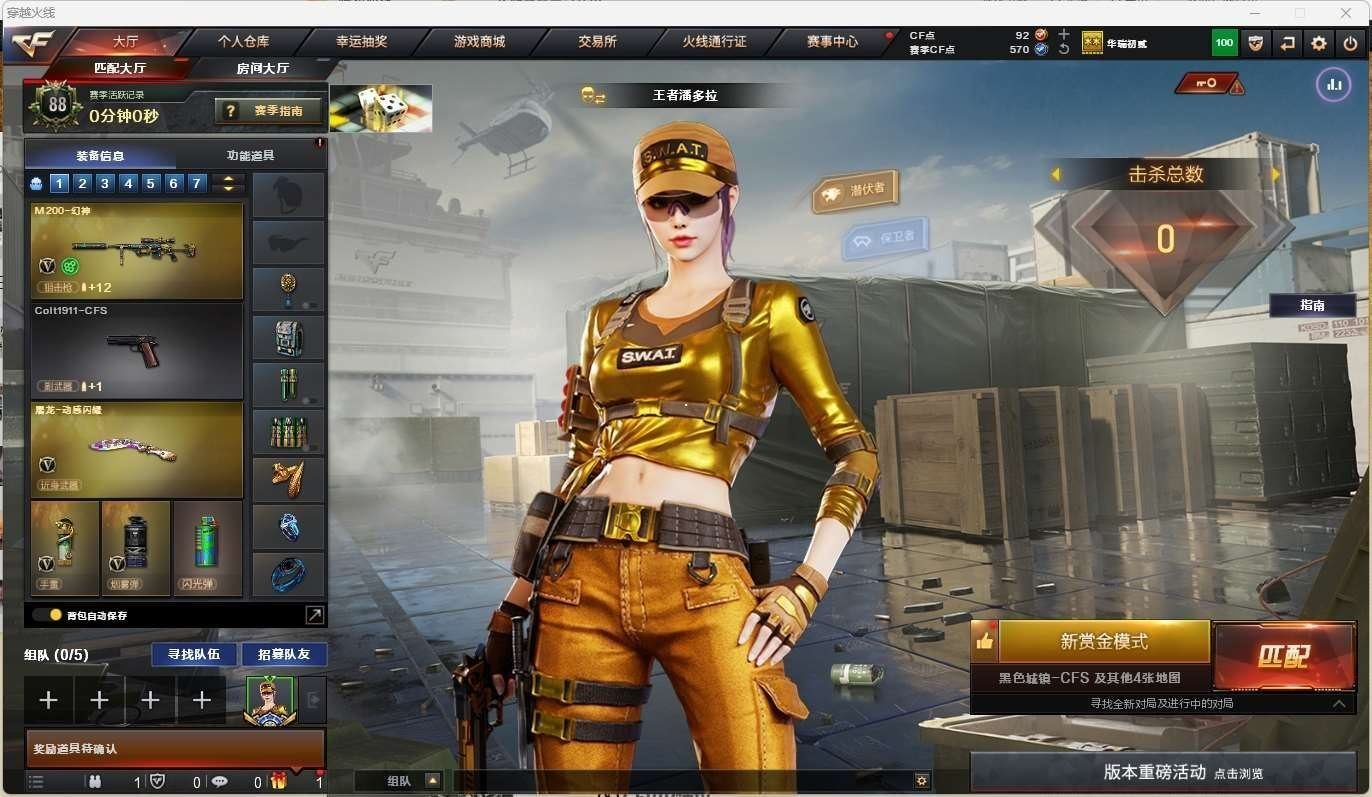Select the Colt1911-CFS pistol slot
1372x797 pixels.
(x=137, y=351)
